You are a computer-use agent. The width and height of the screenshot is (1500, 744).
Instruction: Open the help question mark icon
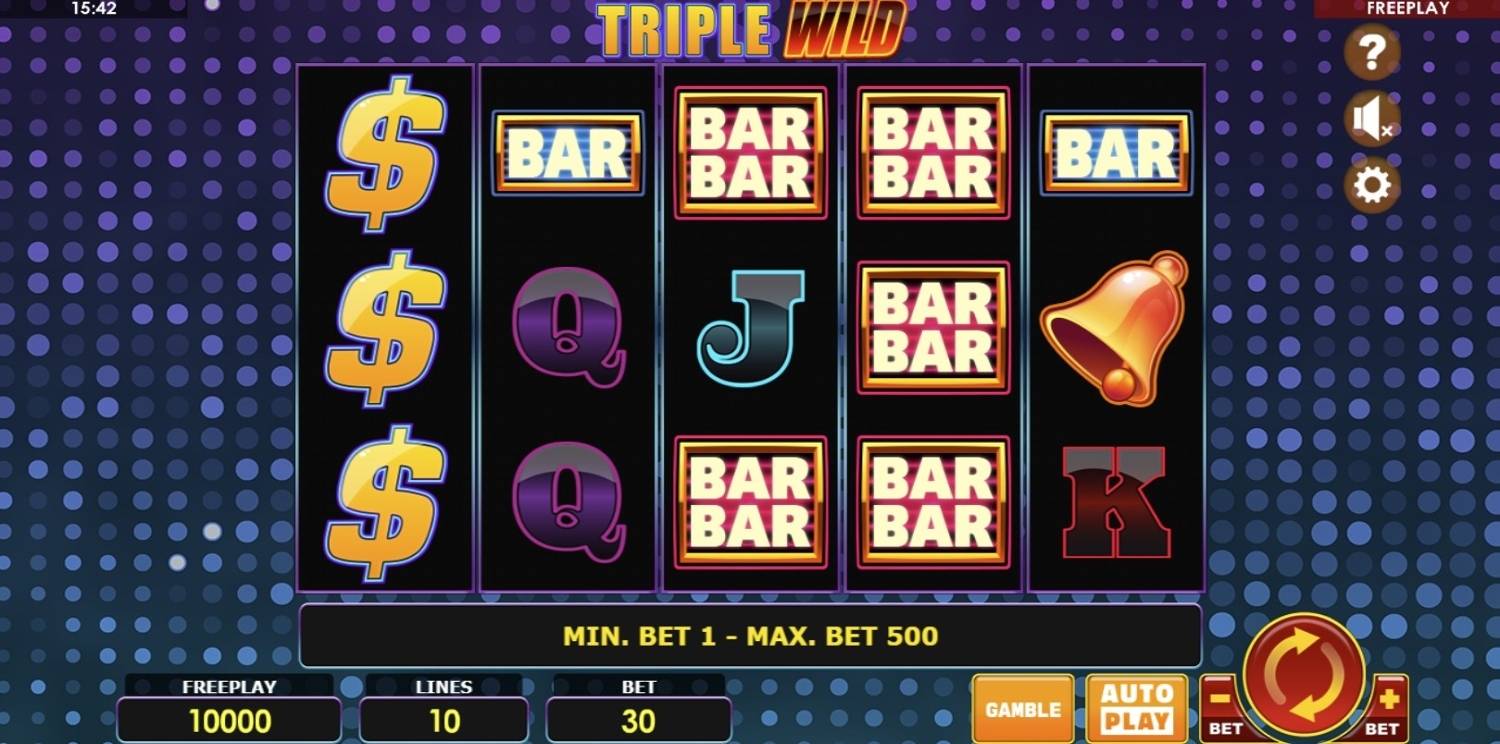[x=1371, y=54]
